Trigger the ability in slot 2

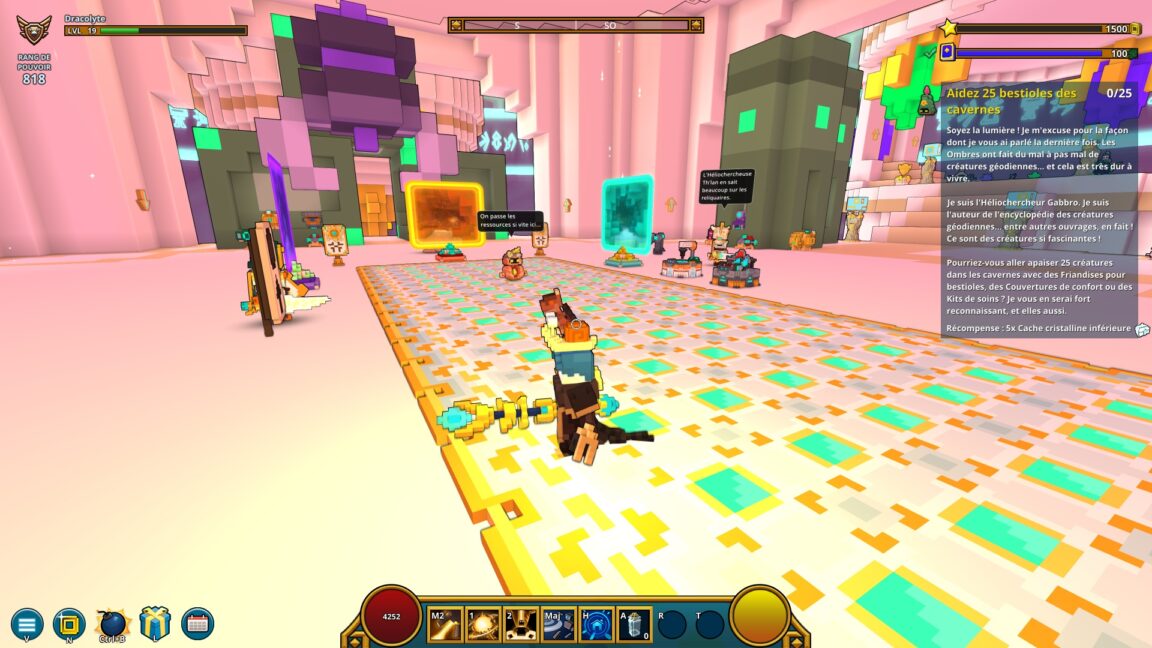pos(521,624)
